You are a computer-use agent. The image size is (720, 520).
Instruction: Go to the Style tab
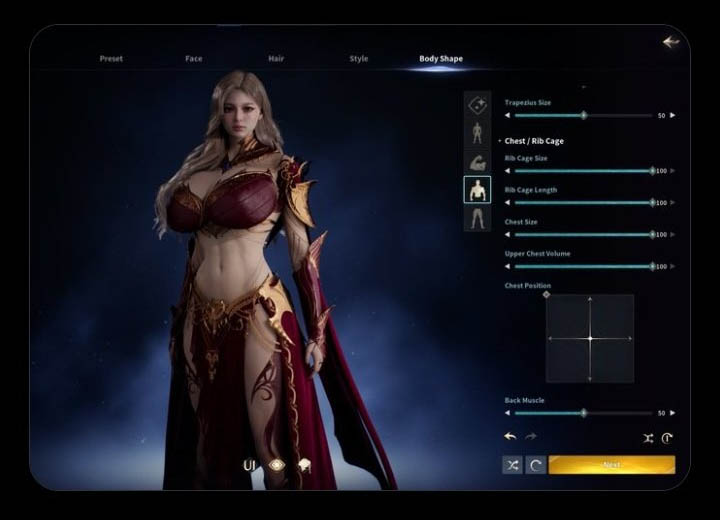pos(358,59)
